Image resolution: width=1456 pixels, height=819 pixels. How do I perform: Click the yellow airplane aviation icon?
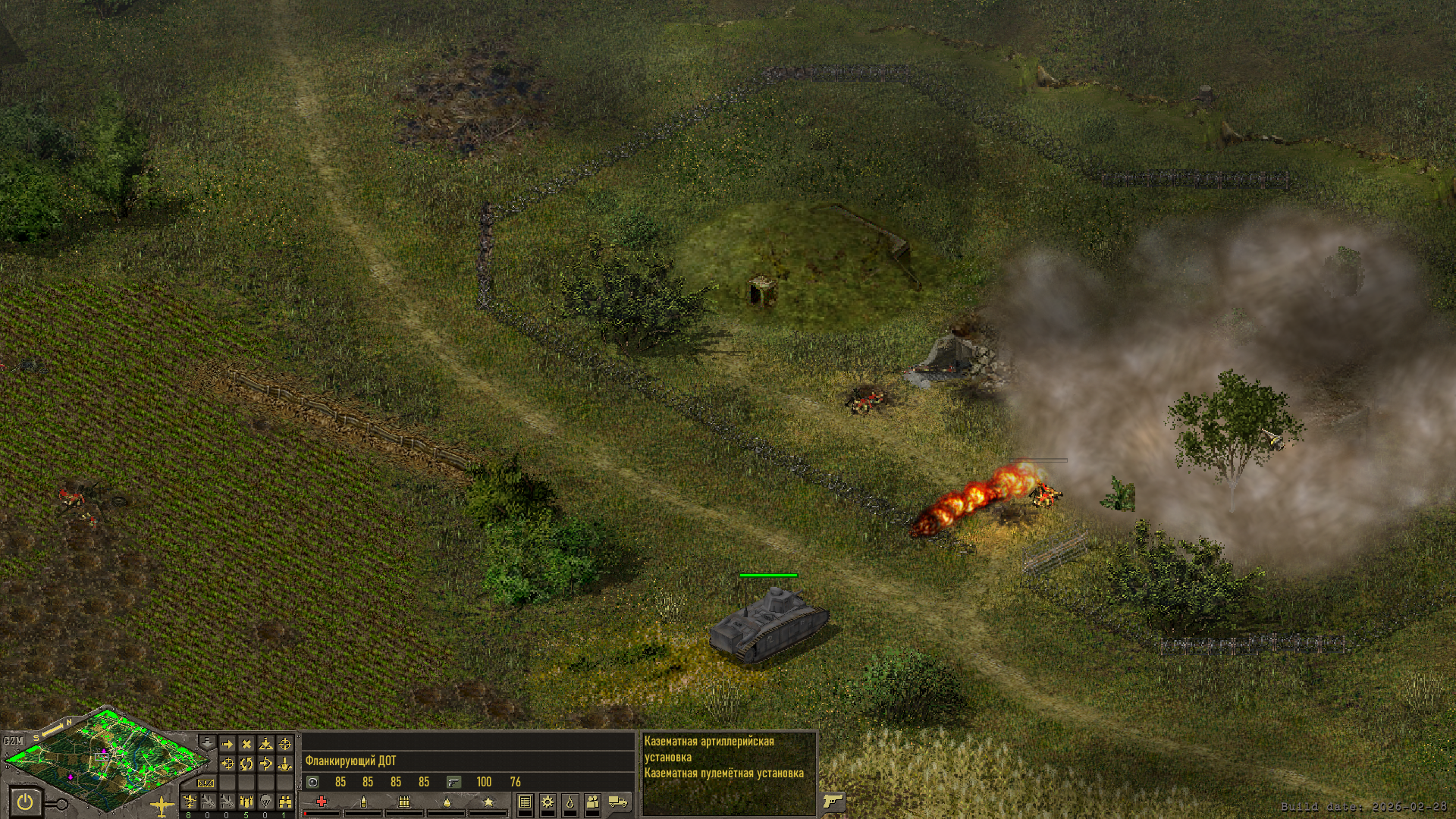click(x=162, y=805)
